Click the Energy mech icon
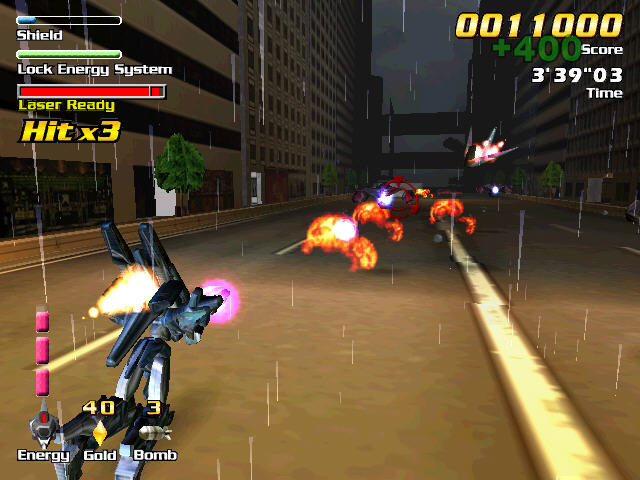Viewport: 640px width, 480px height. (x=43, y=429)
